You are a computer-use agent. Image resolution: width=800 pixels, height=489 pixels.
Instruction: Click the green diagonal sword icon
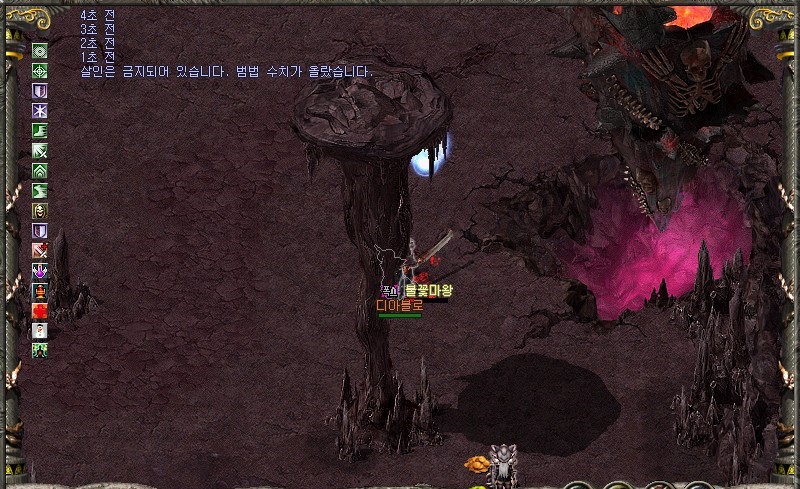coord(40,151)
